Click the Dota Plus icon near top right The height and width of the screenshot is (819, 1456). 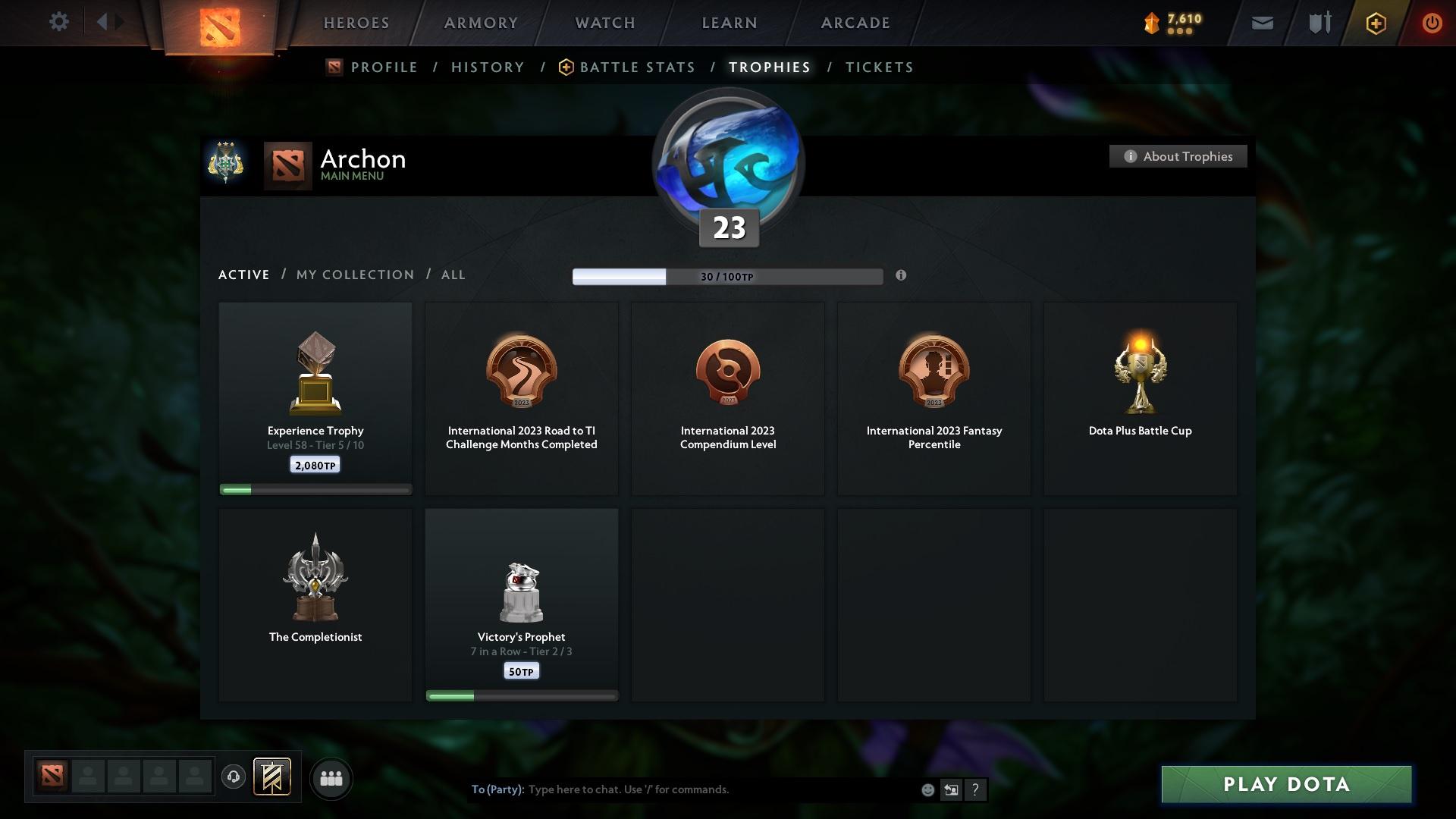pyautogui.click(x=1375, y=23)
